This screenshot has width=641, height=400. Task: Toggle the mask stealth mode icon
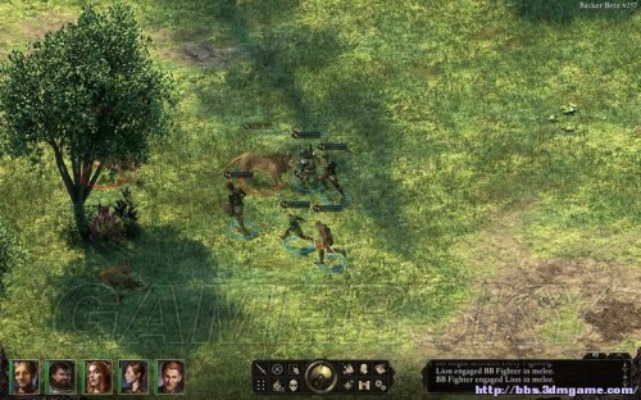point(293,385)
